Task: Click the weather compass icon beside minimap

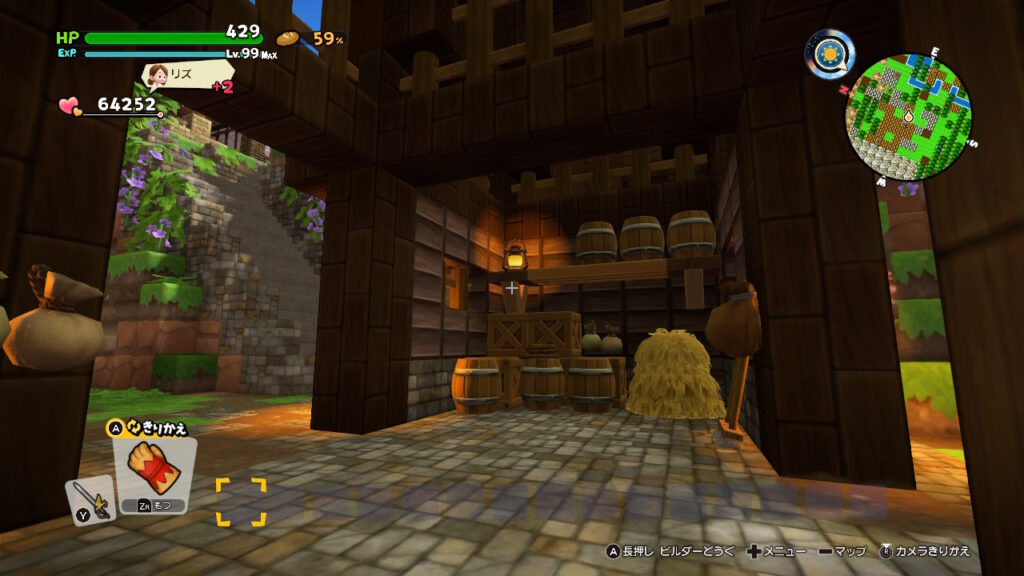Action: (830, 53)
